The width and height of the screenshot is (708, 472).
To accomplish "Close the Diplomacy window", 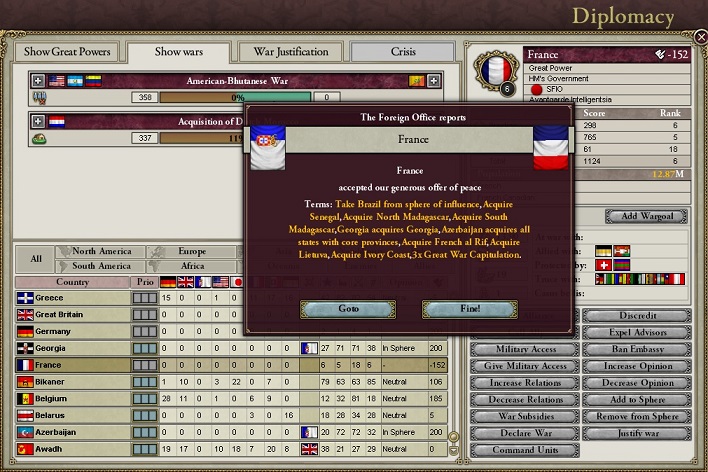I will (x=701, y=37).
